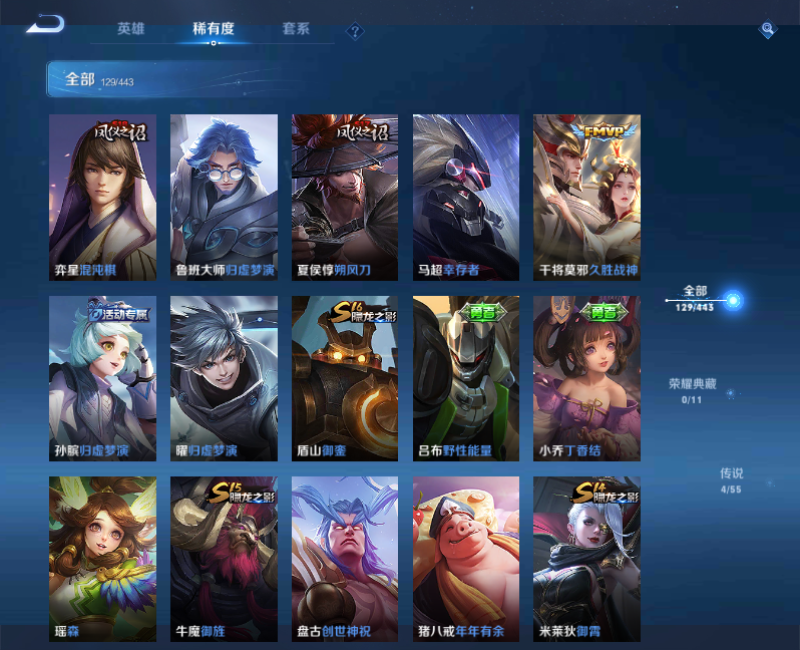The width and height of the screenshot is (800, 650).
Task: Select the 稀有度 tab
Action: (213, 29)
